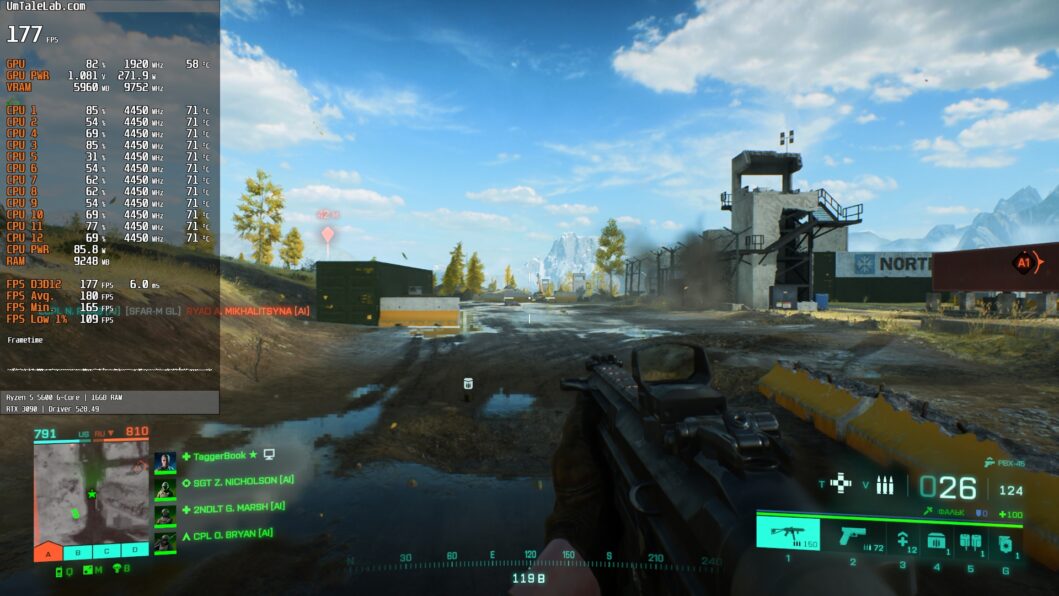This screenshot has width=1059, height=596.
Task: Click TaggerBook's squad portrait
Action: coord(165,461)
